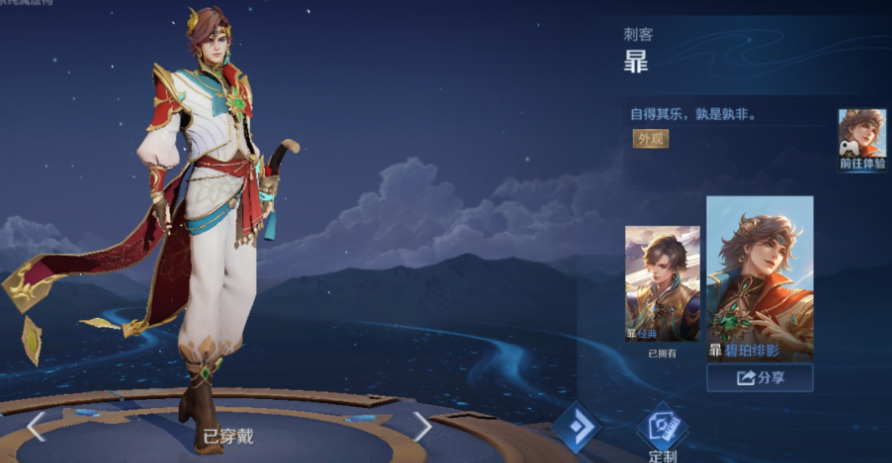892x463 pixels.
Task: Choose the 经典 classic skin thumbnail
Action: coord(662,284)
